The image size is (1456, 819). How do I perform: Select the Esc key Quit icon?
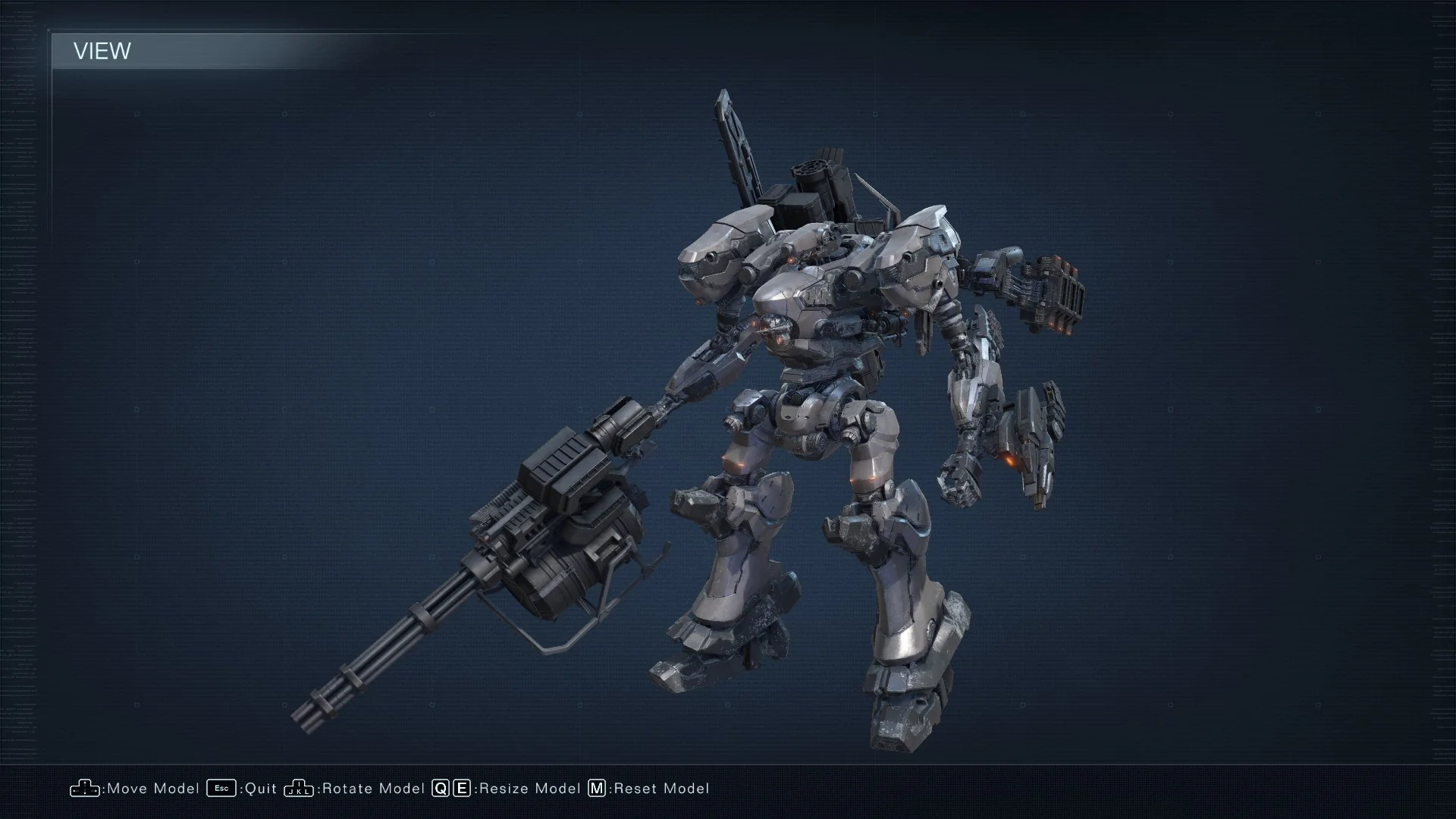coord(221,789)
